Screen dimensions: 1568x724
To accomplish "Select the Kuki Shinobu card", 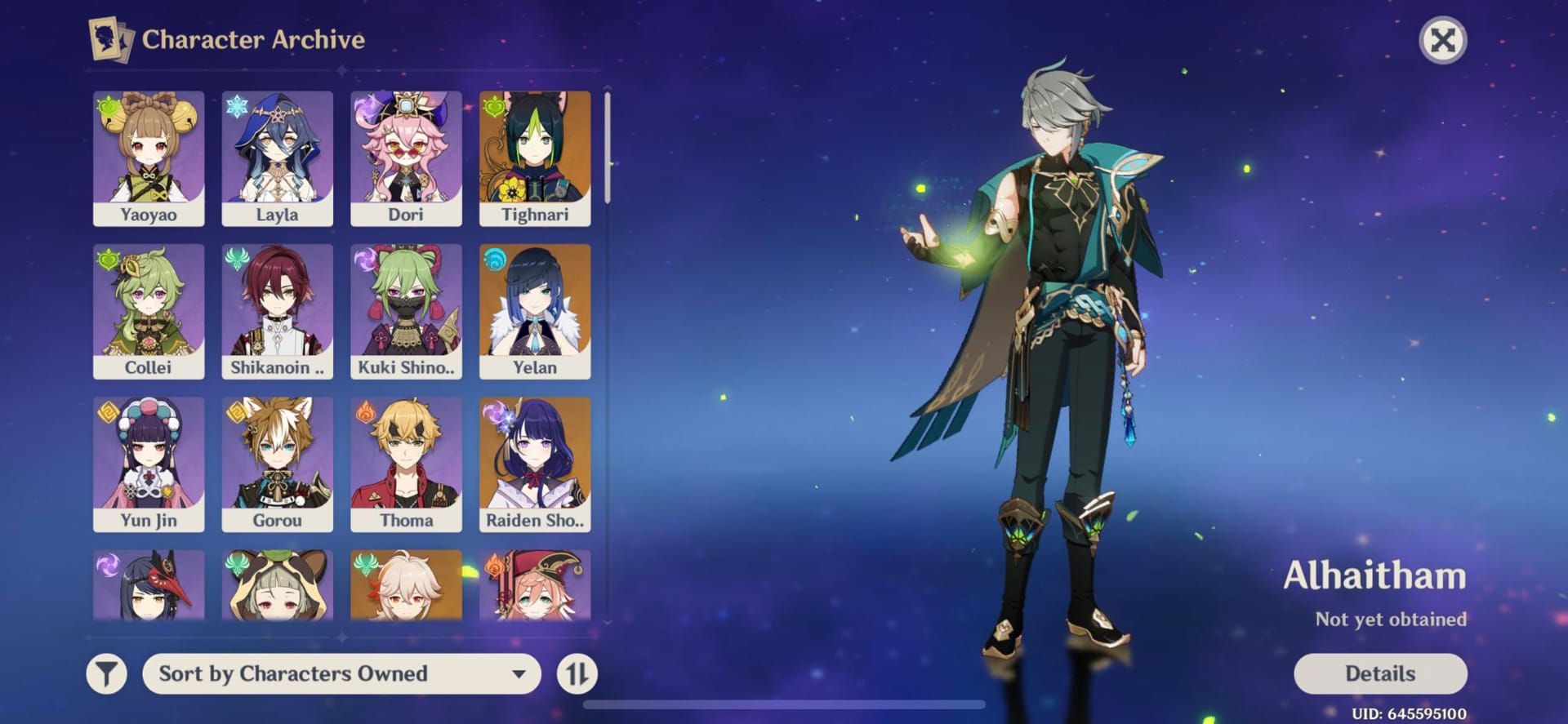I will coord(406,311).
